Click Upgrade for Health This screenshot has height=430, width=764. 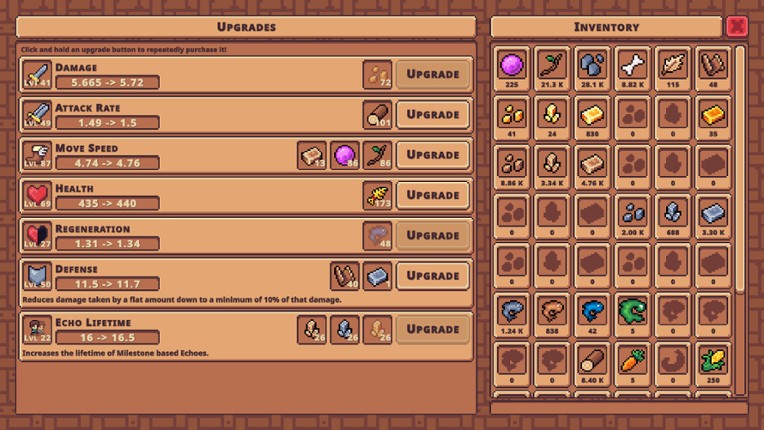pos(433,195)
